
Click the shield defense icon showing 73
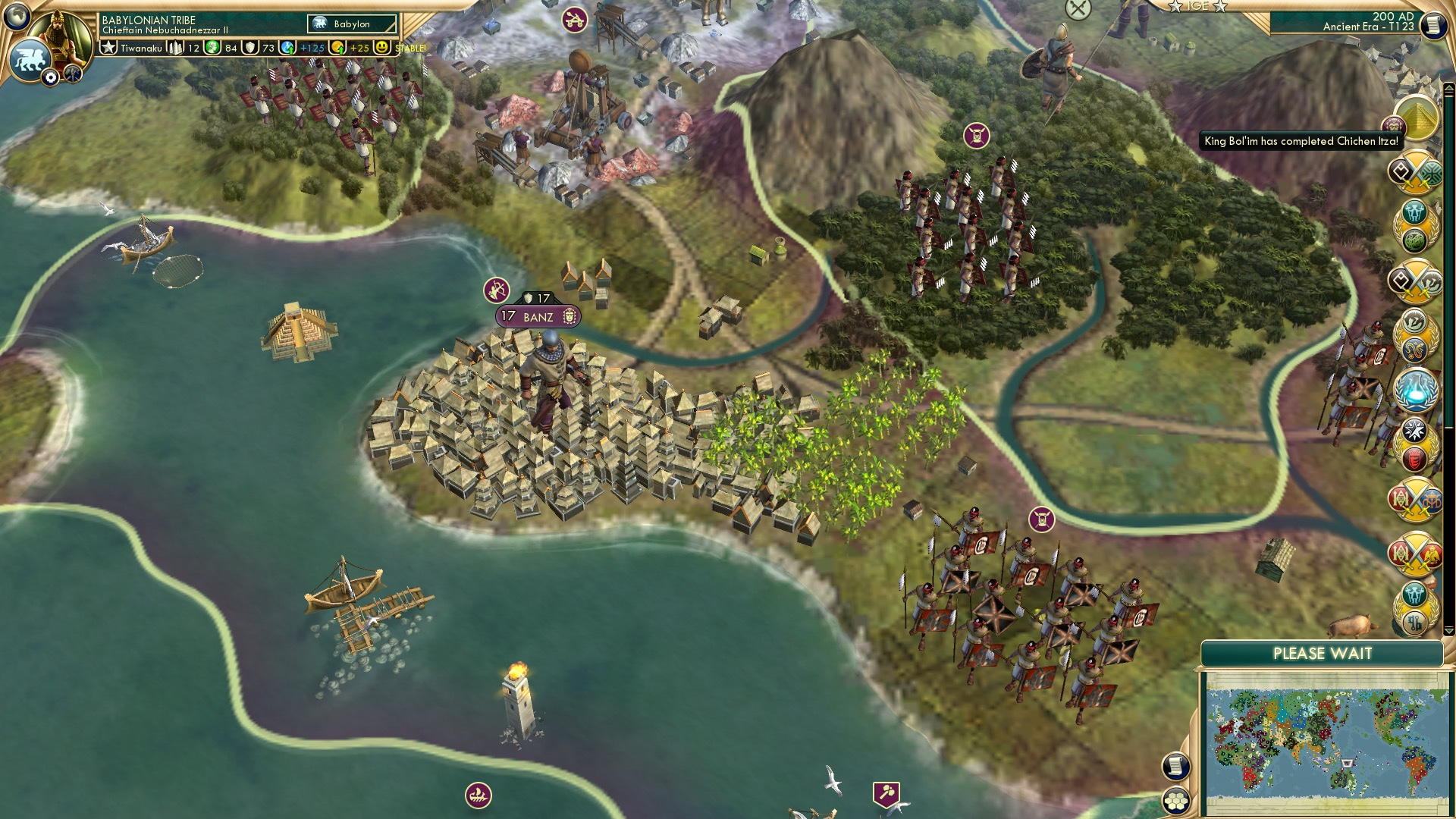tap(249, 47)
